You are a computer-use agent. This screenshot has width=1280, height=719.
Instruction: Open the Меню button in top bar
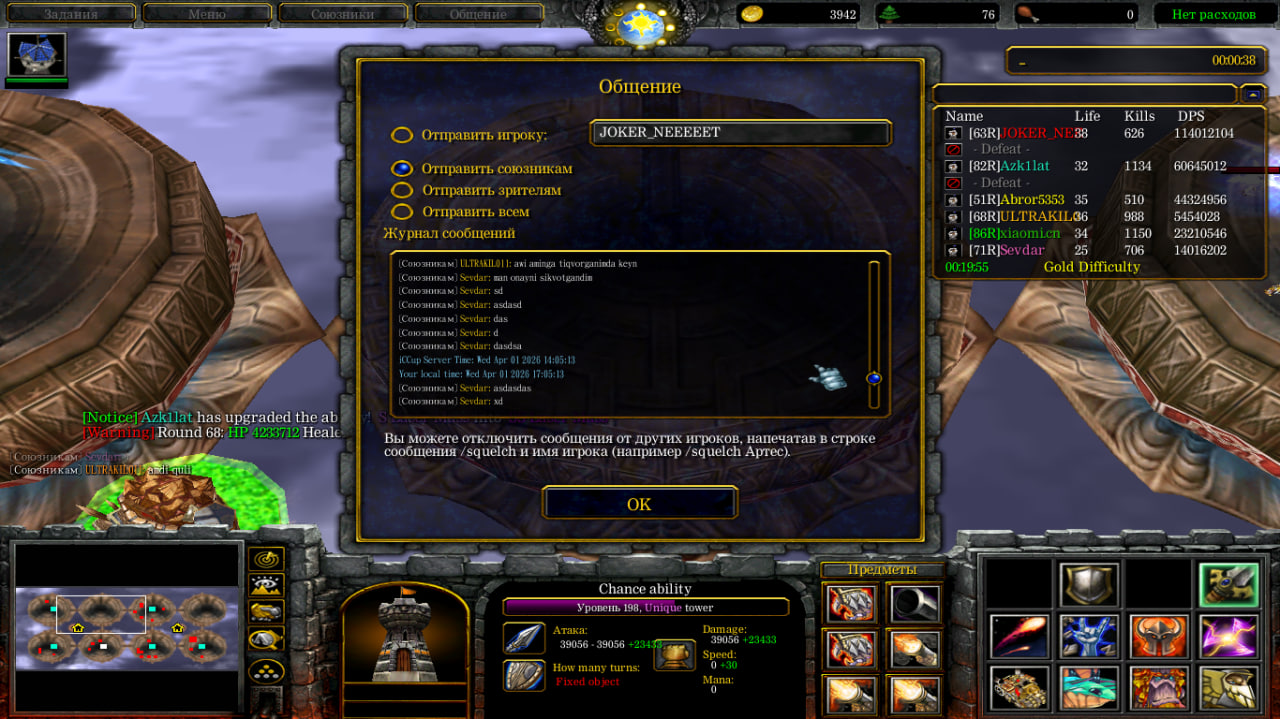point(206,14)
